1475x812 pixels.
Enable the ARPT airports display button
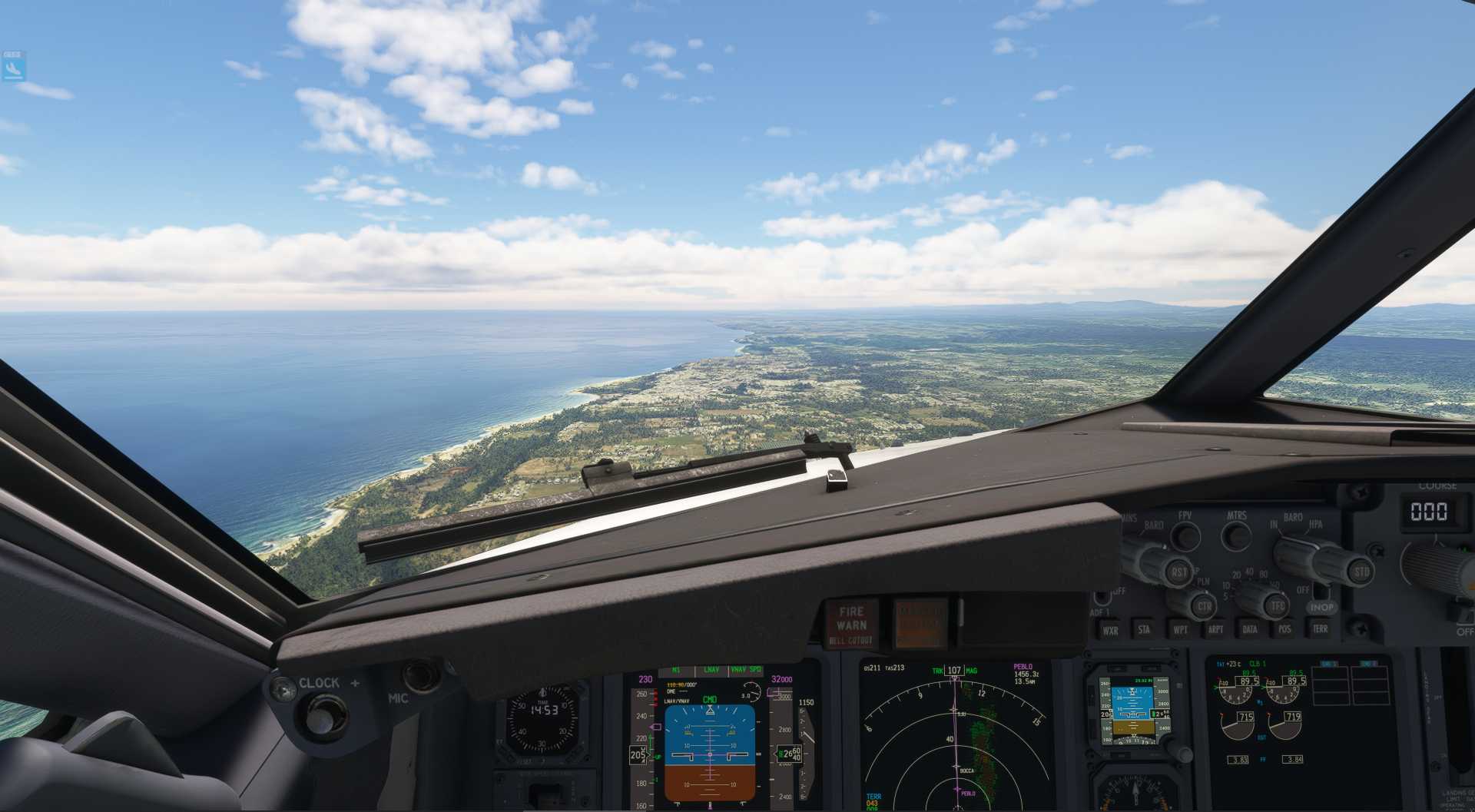[1215, 630]
